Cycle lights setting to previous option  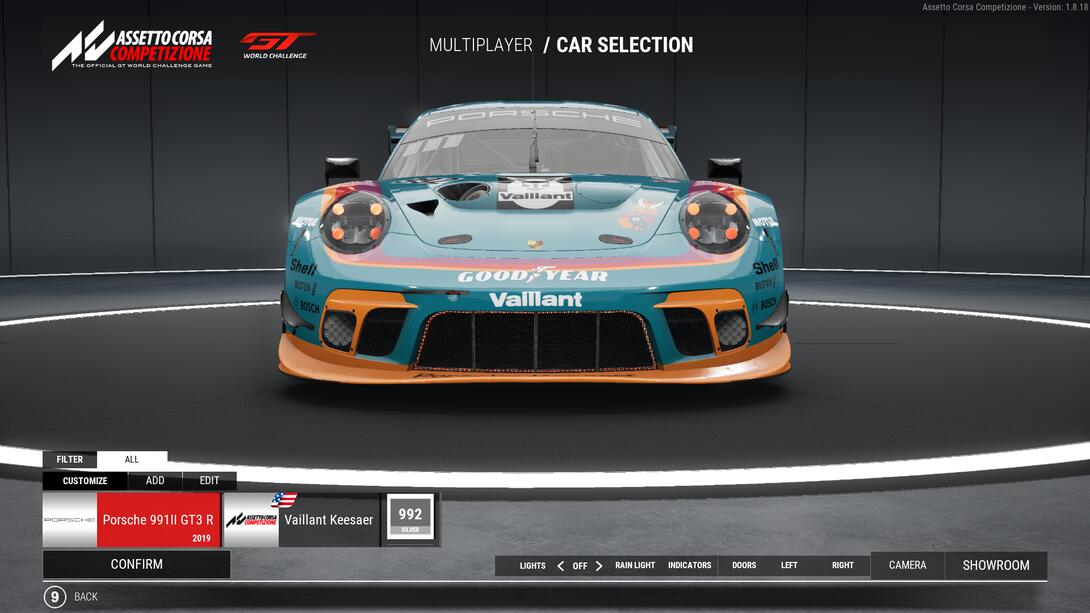click(561, 566)
